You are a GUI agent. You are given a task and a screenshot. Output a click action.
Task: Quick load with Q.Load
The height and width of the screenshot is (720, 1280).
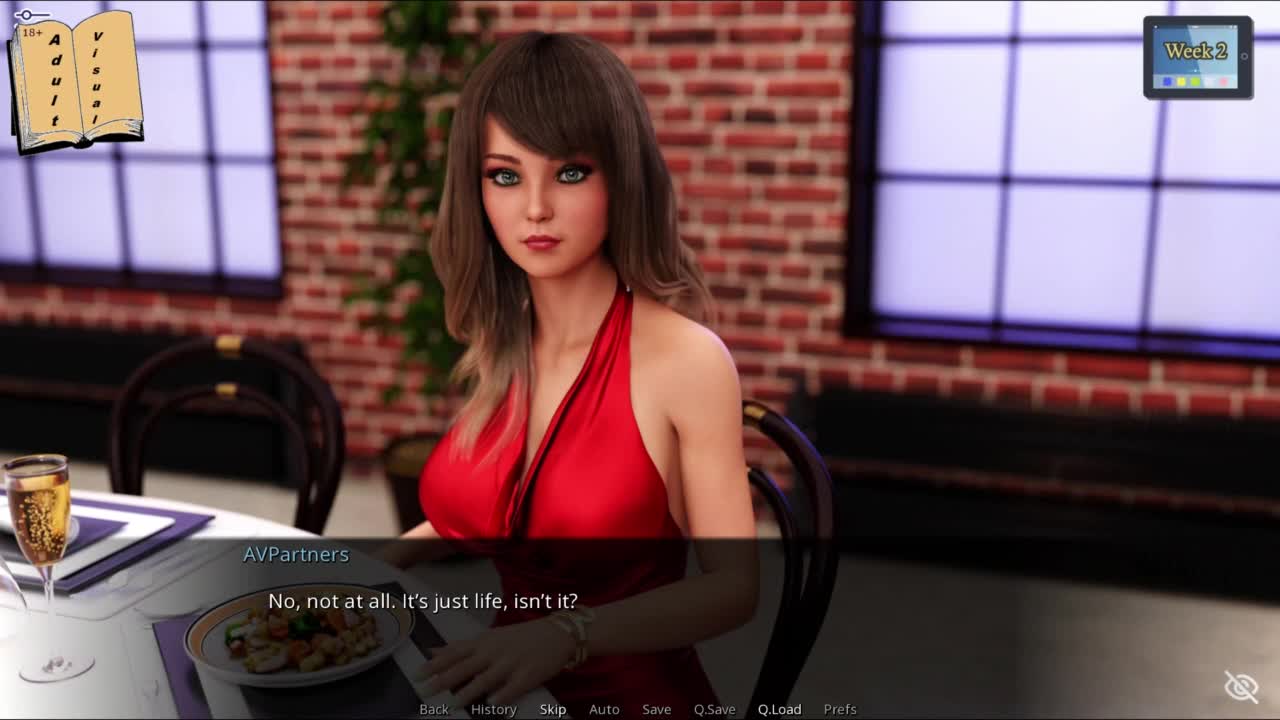click(779, 709)
